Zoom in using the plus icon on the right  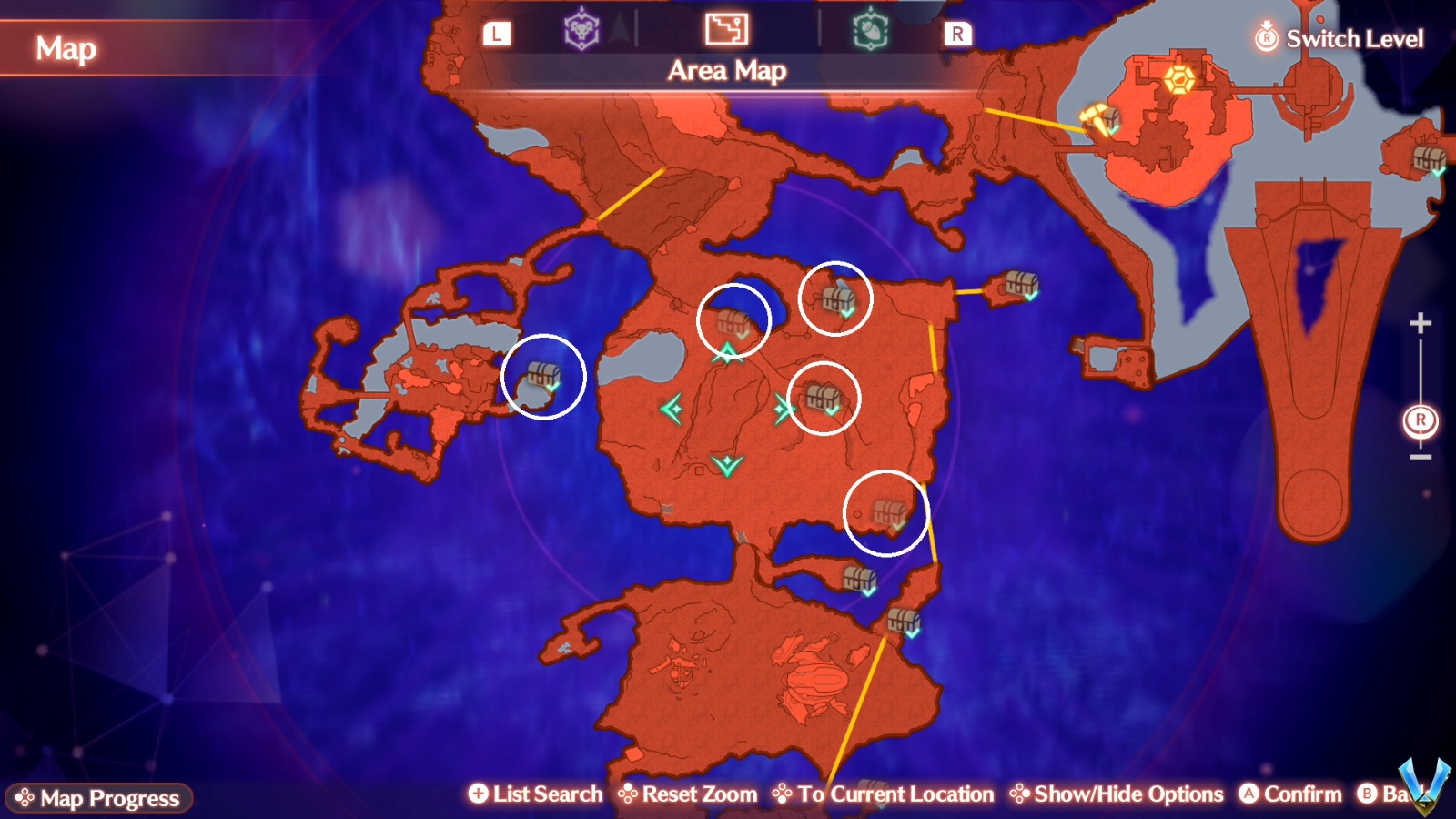click(x=1419, y=321)
